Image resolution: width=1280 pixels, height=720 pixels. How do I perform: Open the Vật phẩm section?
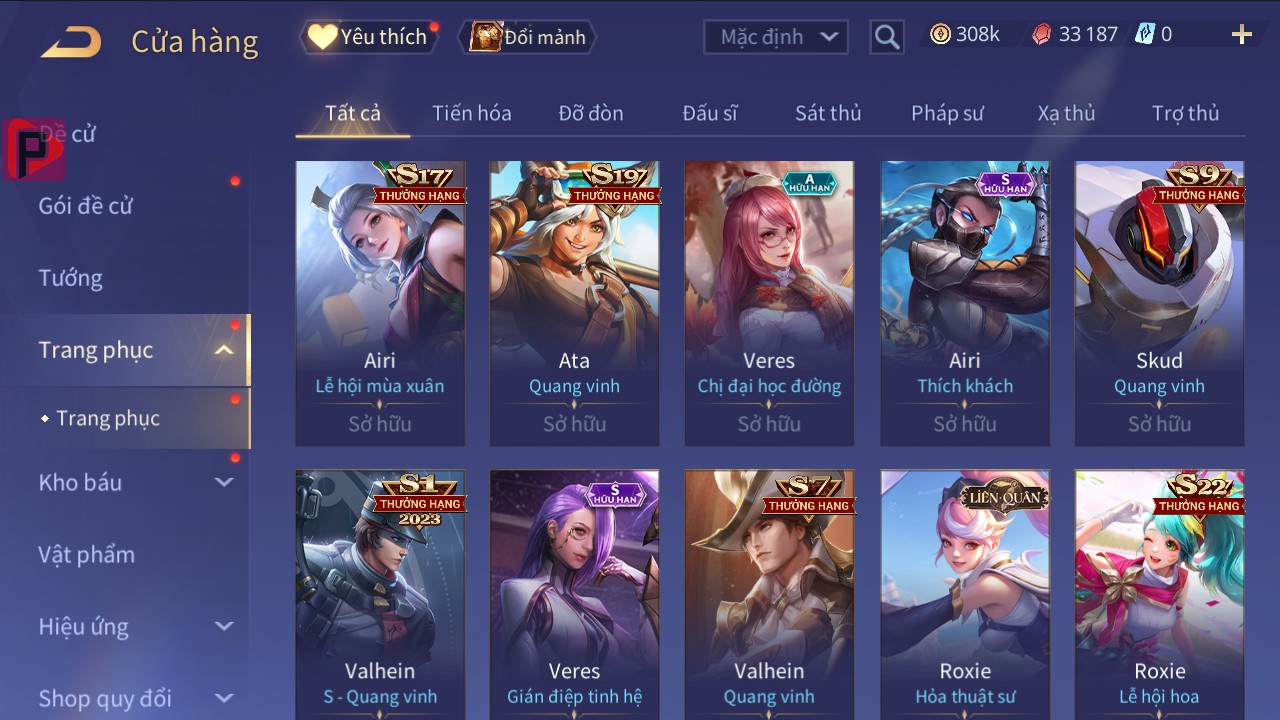click(86, 554)
